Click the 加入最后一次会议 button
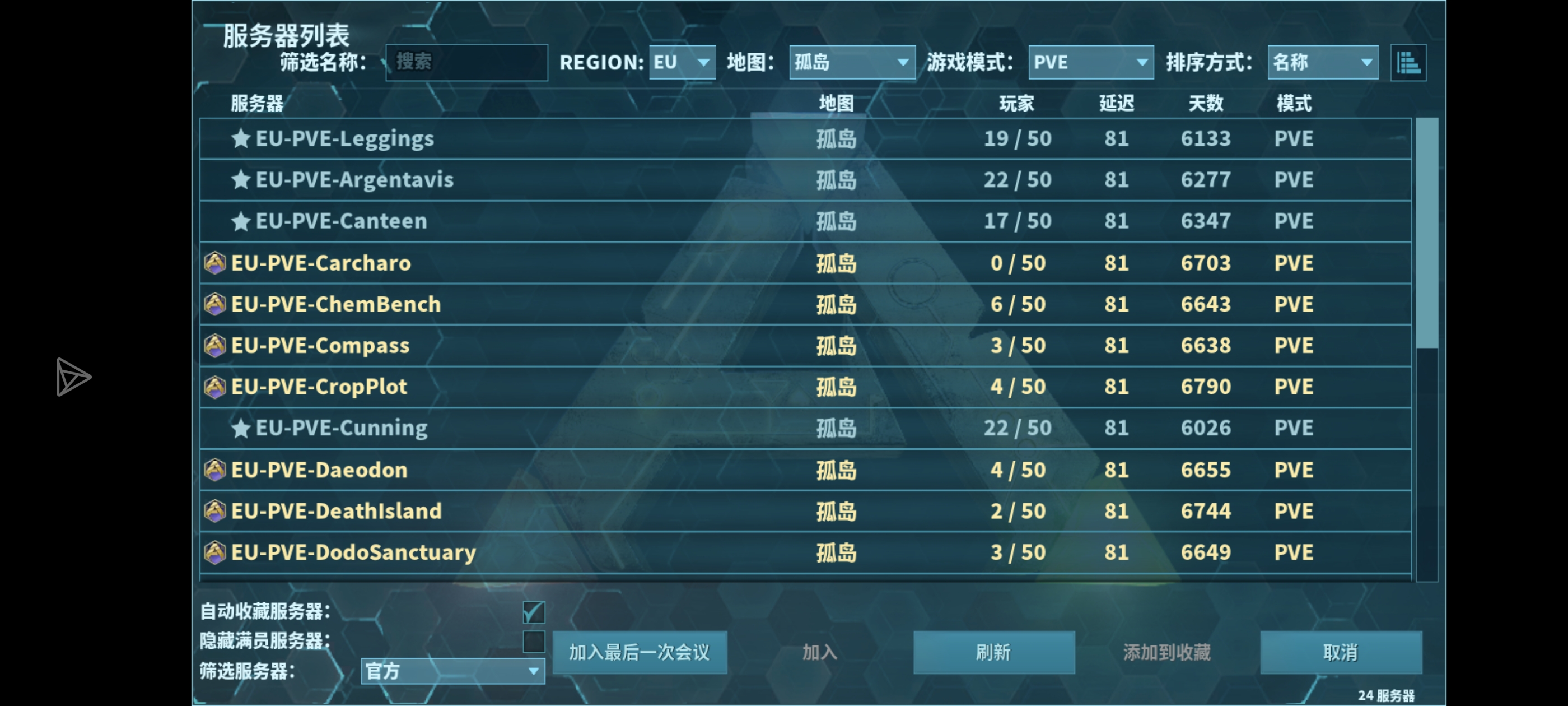Viewport: 1568px width, 706px height. [x=640, y=652]
